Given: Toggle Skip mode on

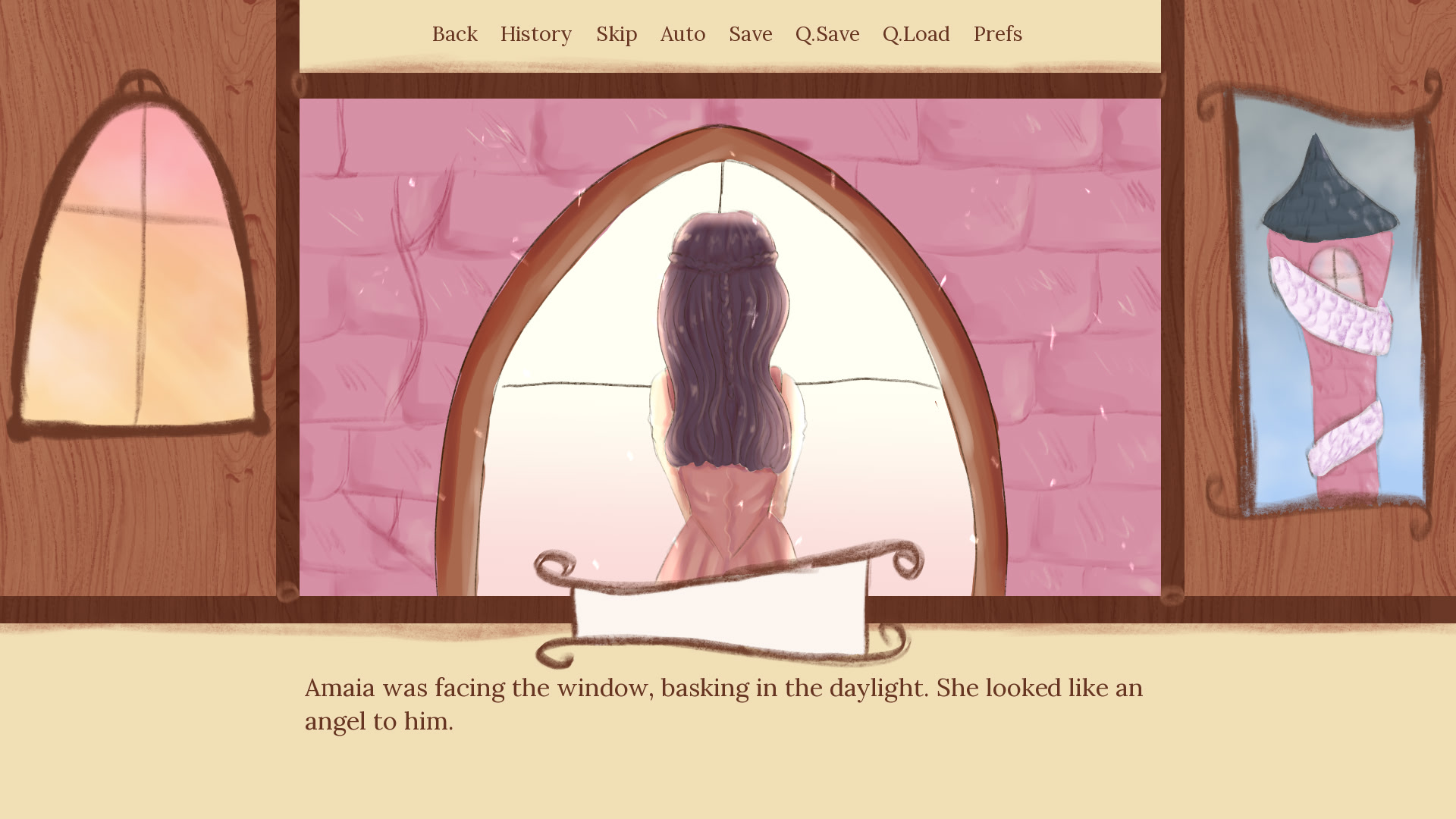Looking at the screenshot, I should pos(617,34).
